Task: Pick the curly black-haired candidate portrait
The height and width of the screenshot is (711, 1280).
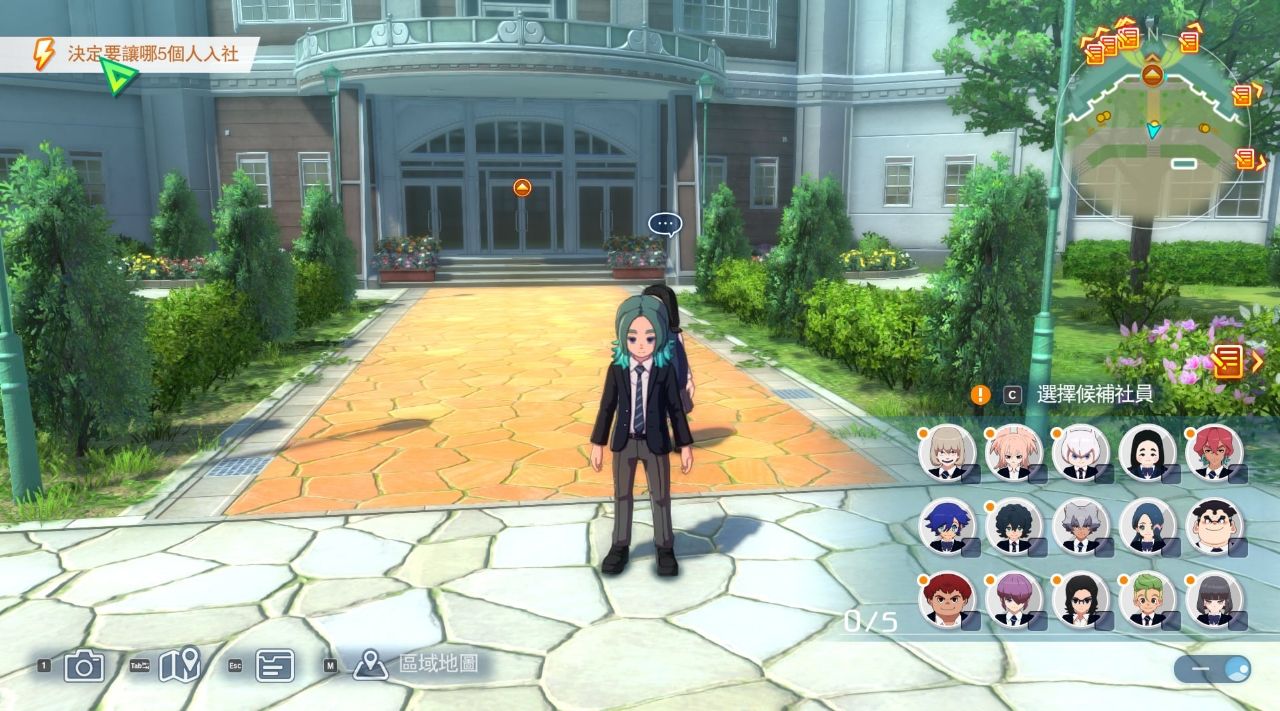Action: pos(1013,526)
